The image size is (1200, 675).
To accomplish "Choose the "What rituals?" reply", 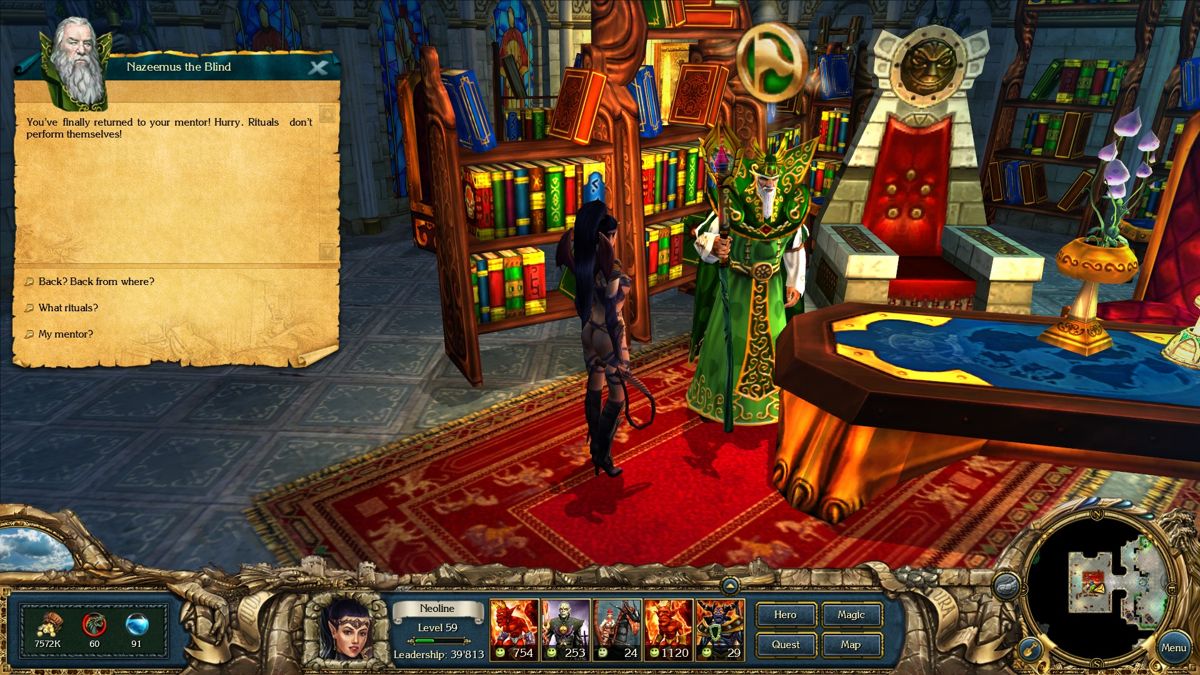I will point(68,308).
